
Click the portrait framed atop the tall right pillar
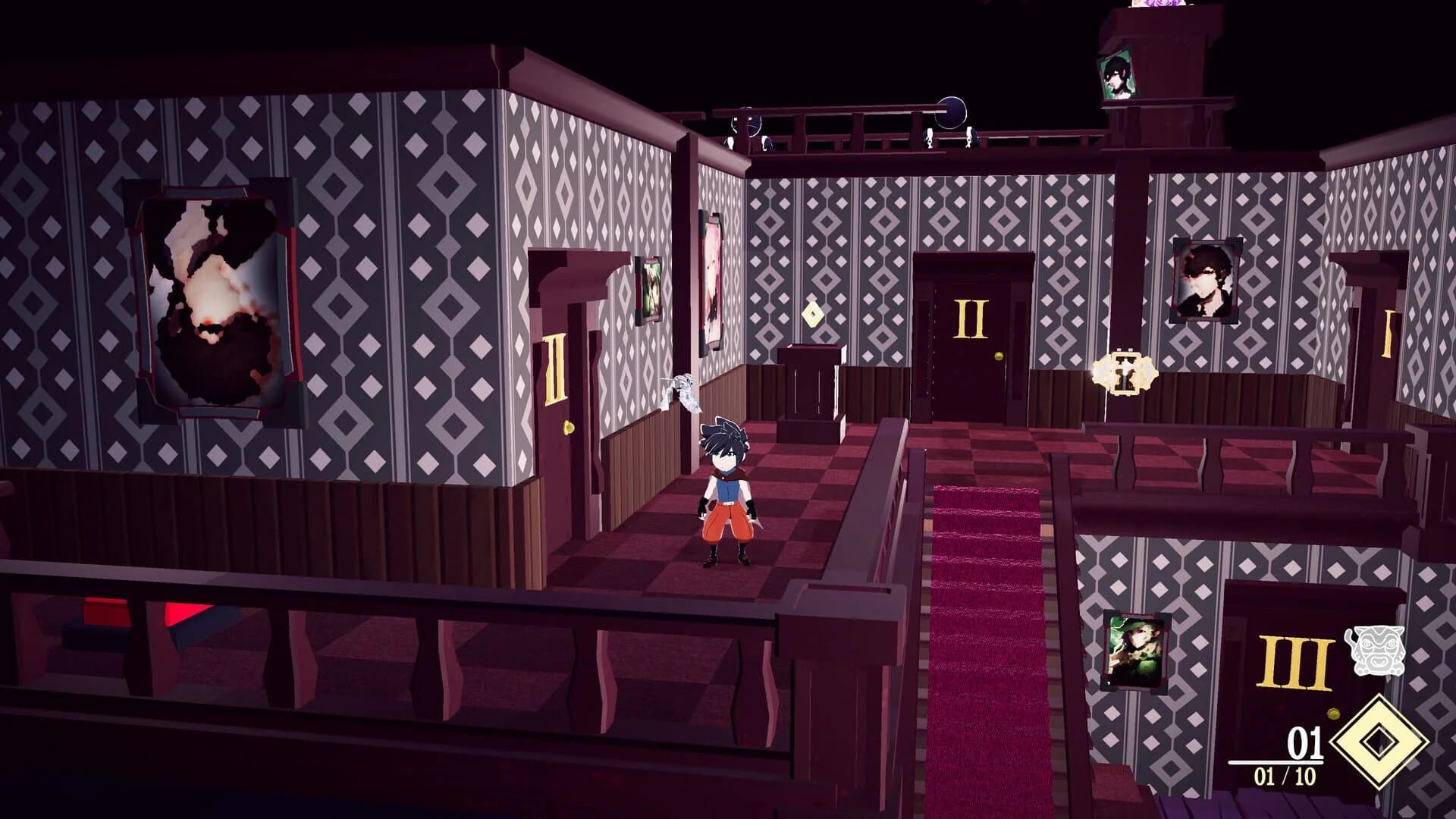pyautogui.click(x=1118, y=76)
